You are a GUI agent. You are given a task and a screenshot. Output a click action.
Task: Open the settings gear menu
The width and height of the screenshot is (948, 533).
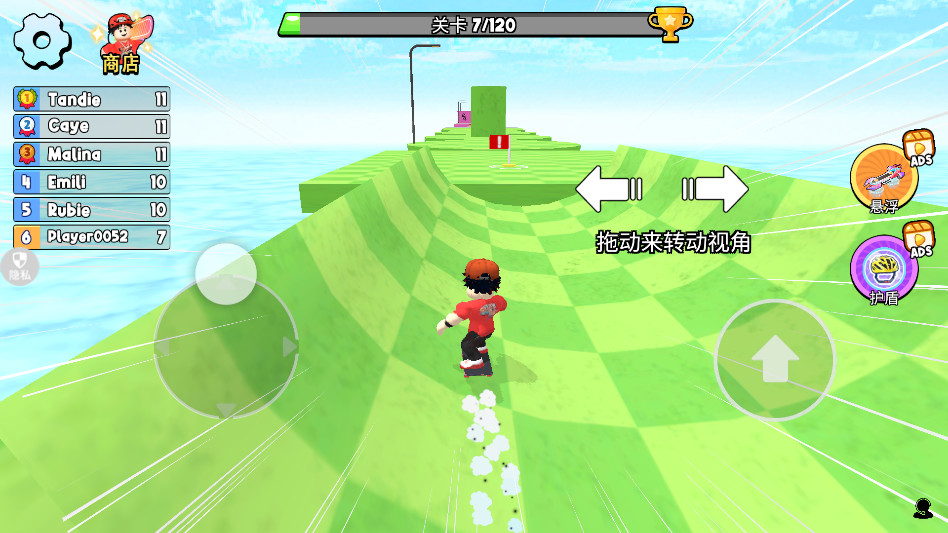click(x=42, y=41)
